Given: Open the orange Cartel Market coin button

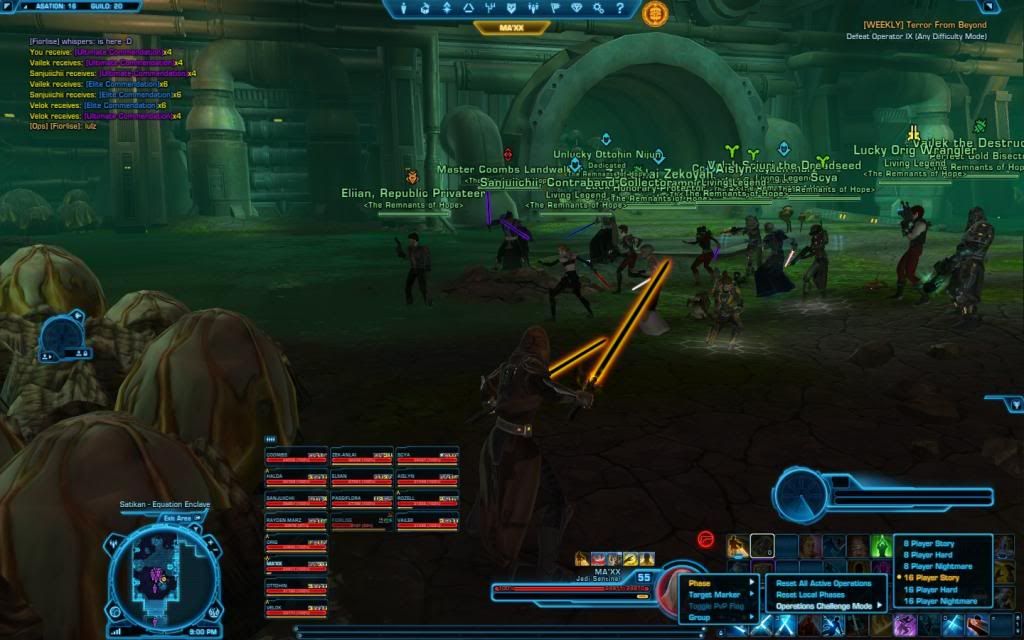Looking at the screenshot, I should (656, 13).
